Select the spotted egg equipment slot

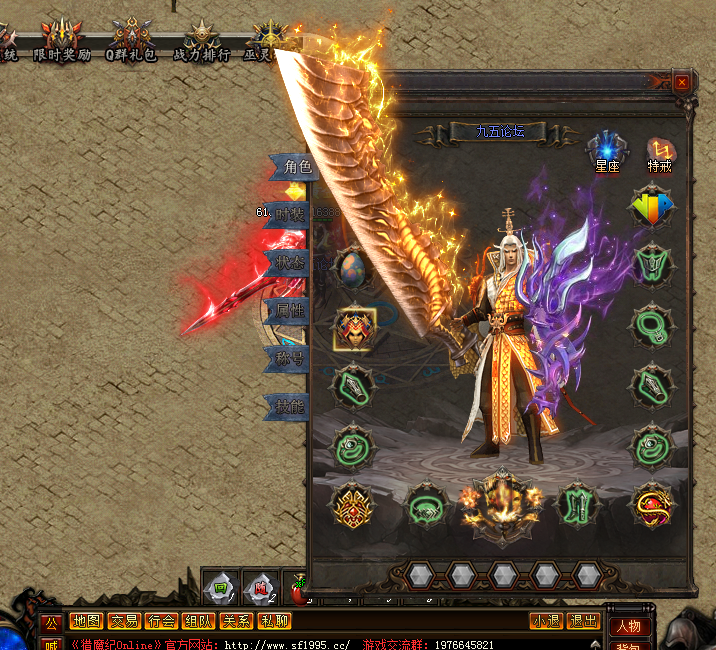tap(354, 267)
